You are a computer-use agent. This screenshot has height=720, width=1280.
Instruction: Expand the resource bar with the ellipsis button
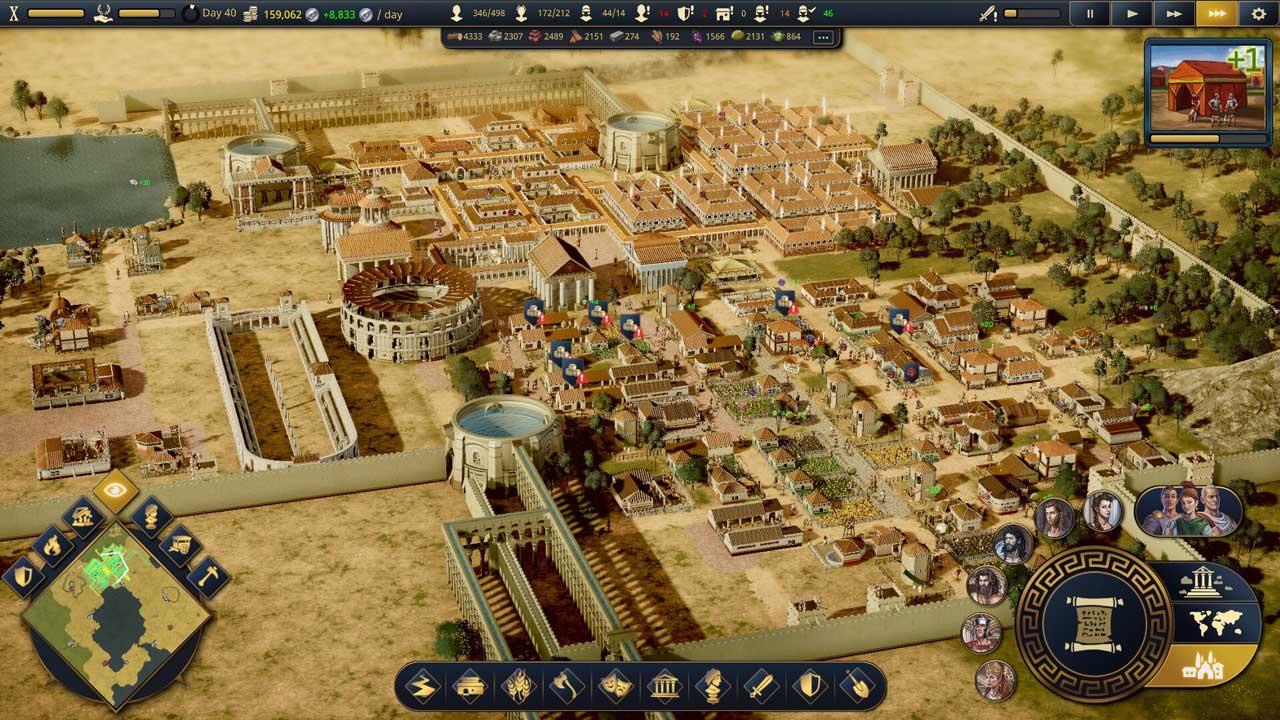tap(823, 37)
